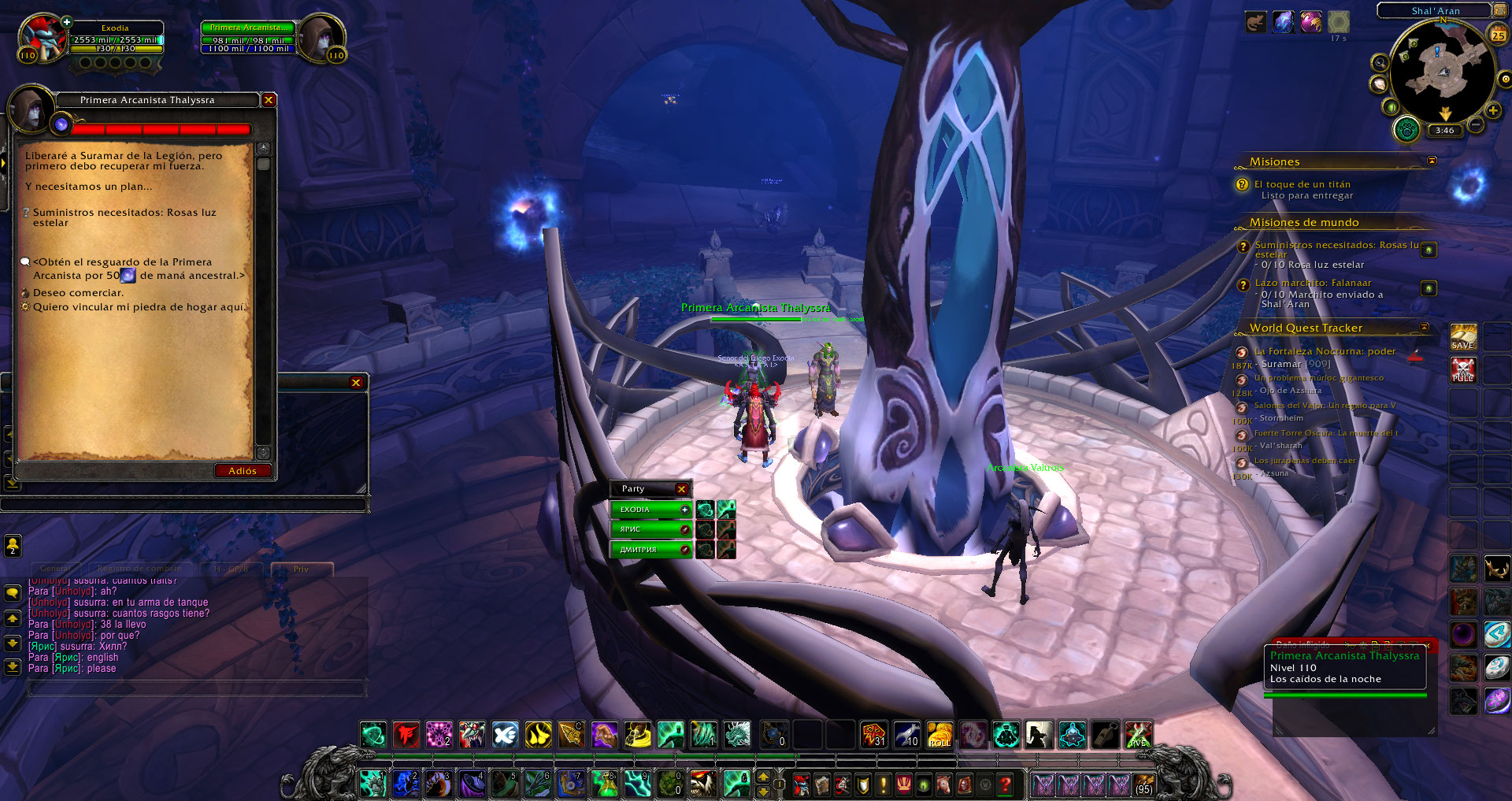Viewport: 1512px width, 801px height.
Task: Click the PULL skull button
Action: [x=1463, y=369]
